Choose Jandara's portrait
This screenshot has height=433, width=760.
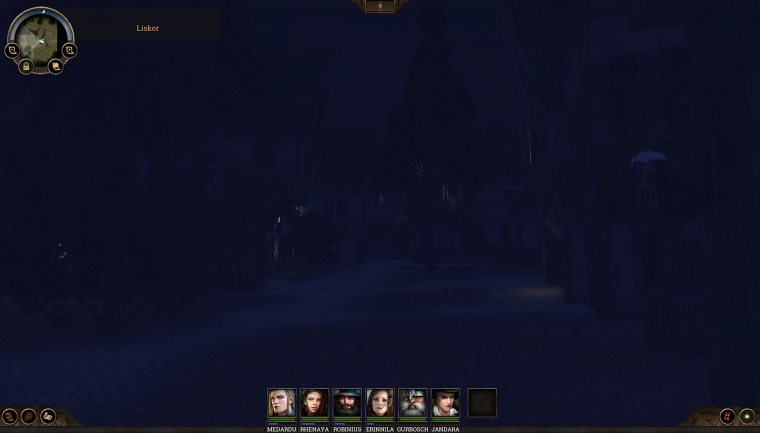446,403
